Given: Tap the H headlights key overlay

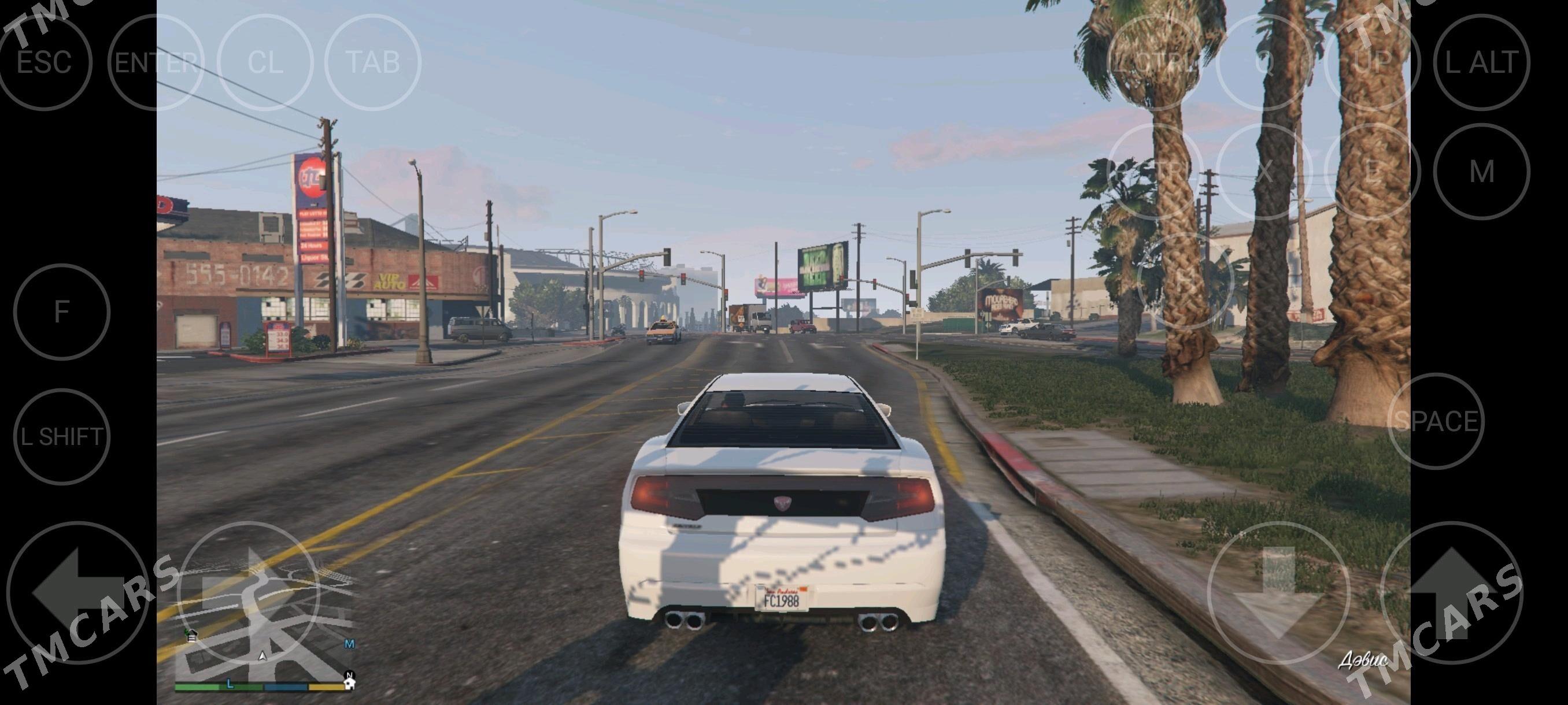Looking at the screenshot, I should click(x=1185, y=281).
